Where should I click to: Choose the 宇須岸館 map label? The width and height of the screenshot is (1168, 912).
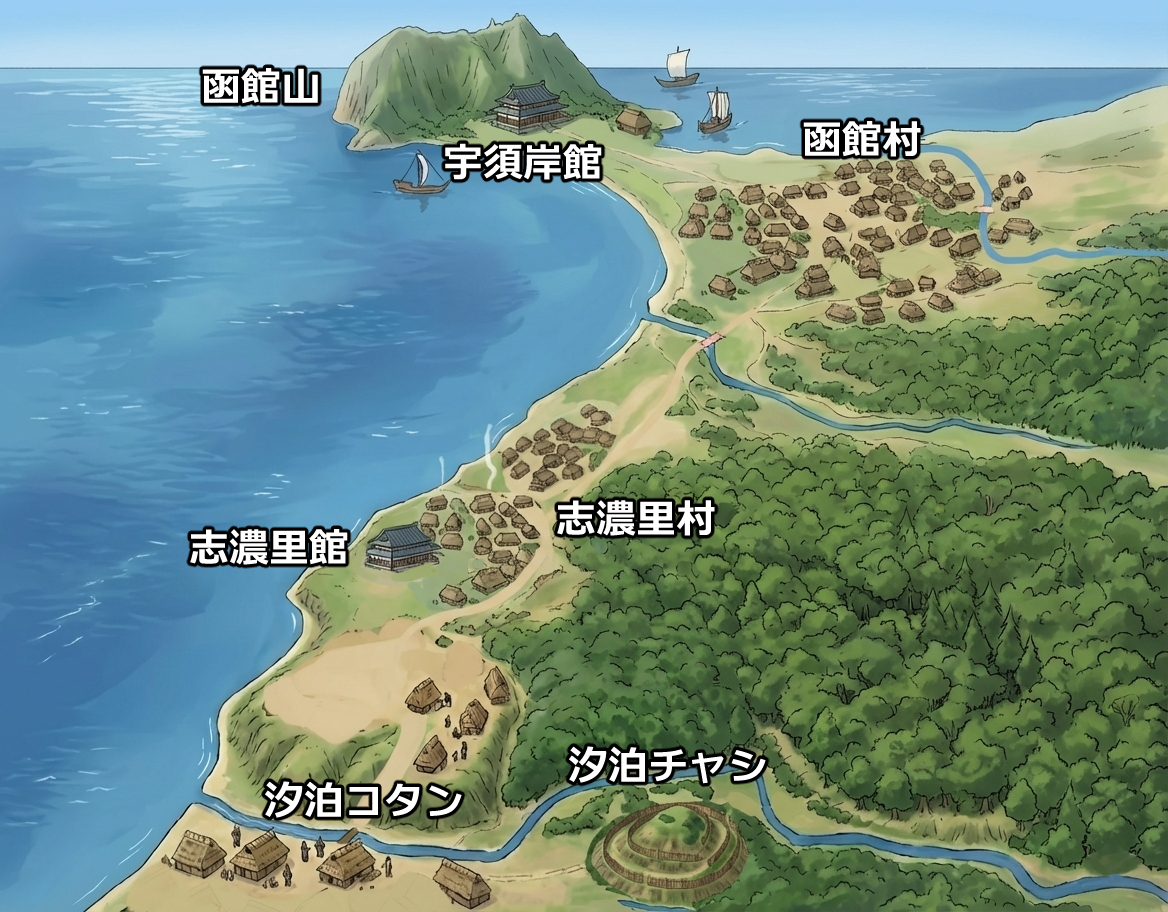(522, 161)
